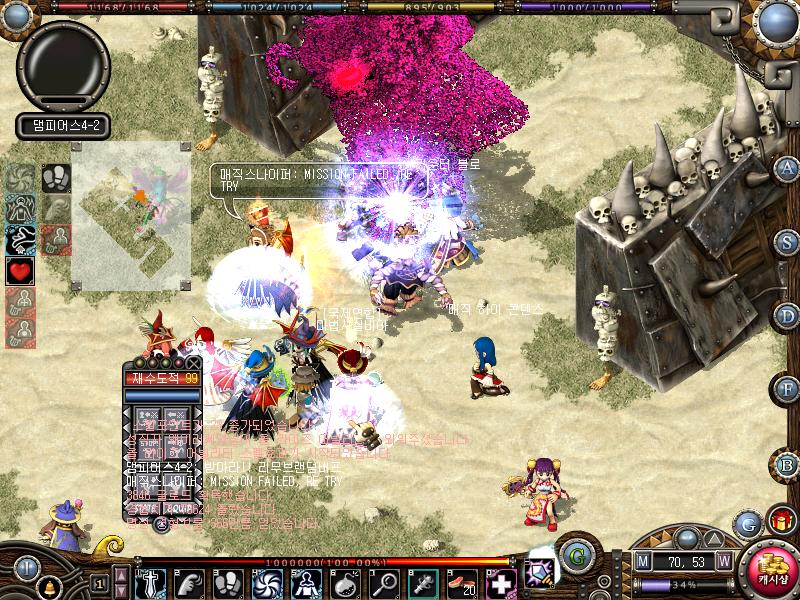Use the white cross healing hotbar slot
Screen dimensions: 800x600
coord(499,583)
